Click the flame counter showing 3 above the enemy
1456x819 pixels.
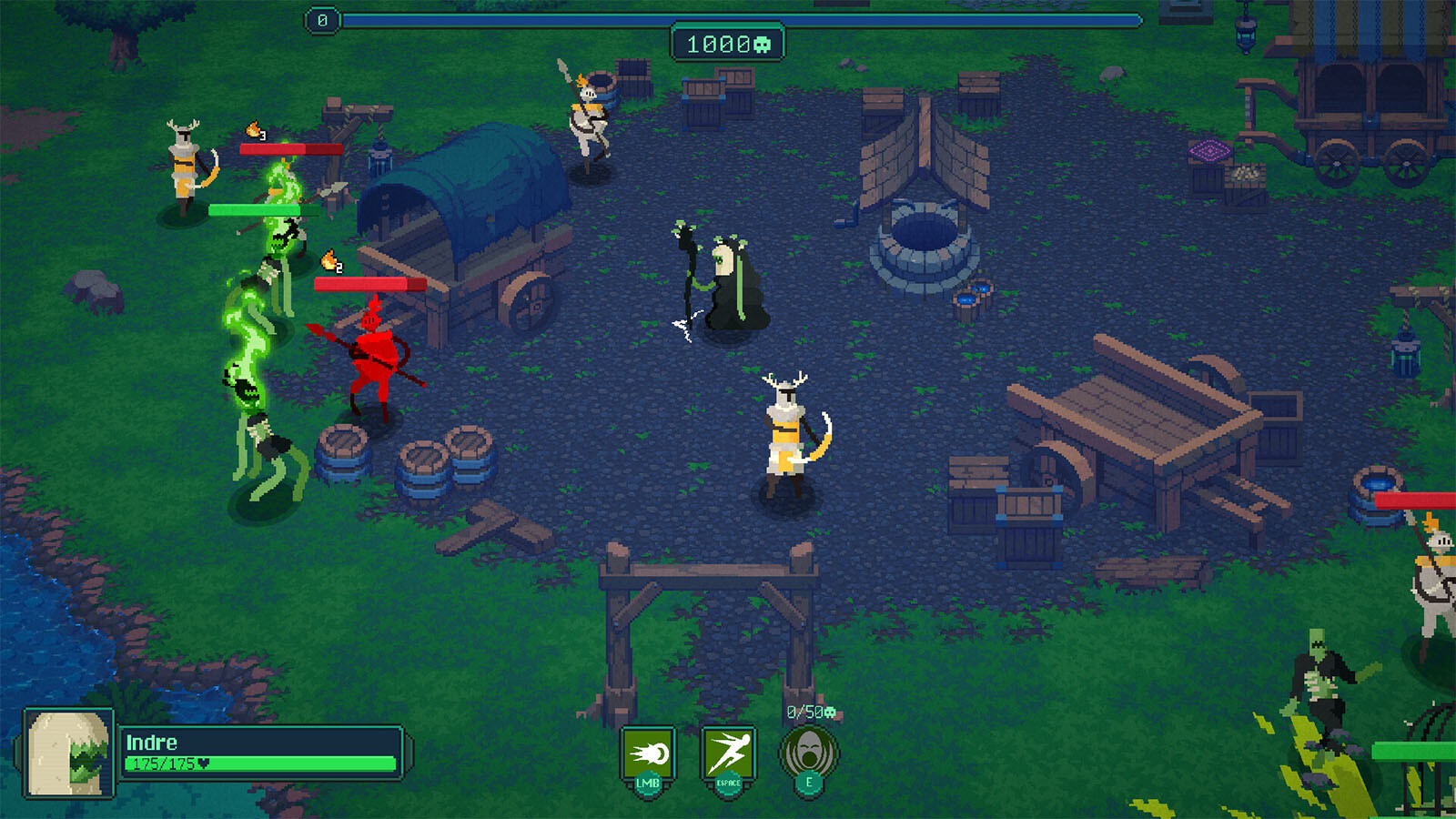tap(256, 129)
